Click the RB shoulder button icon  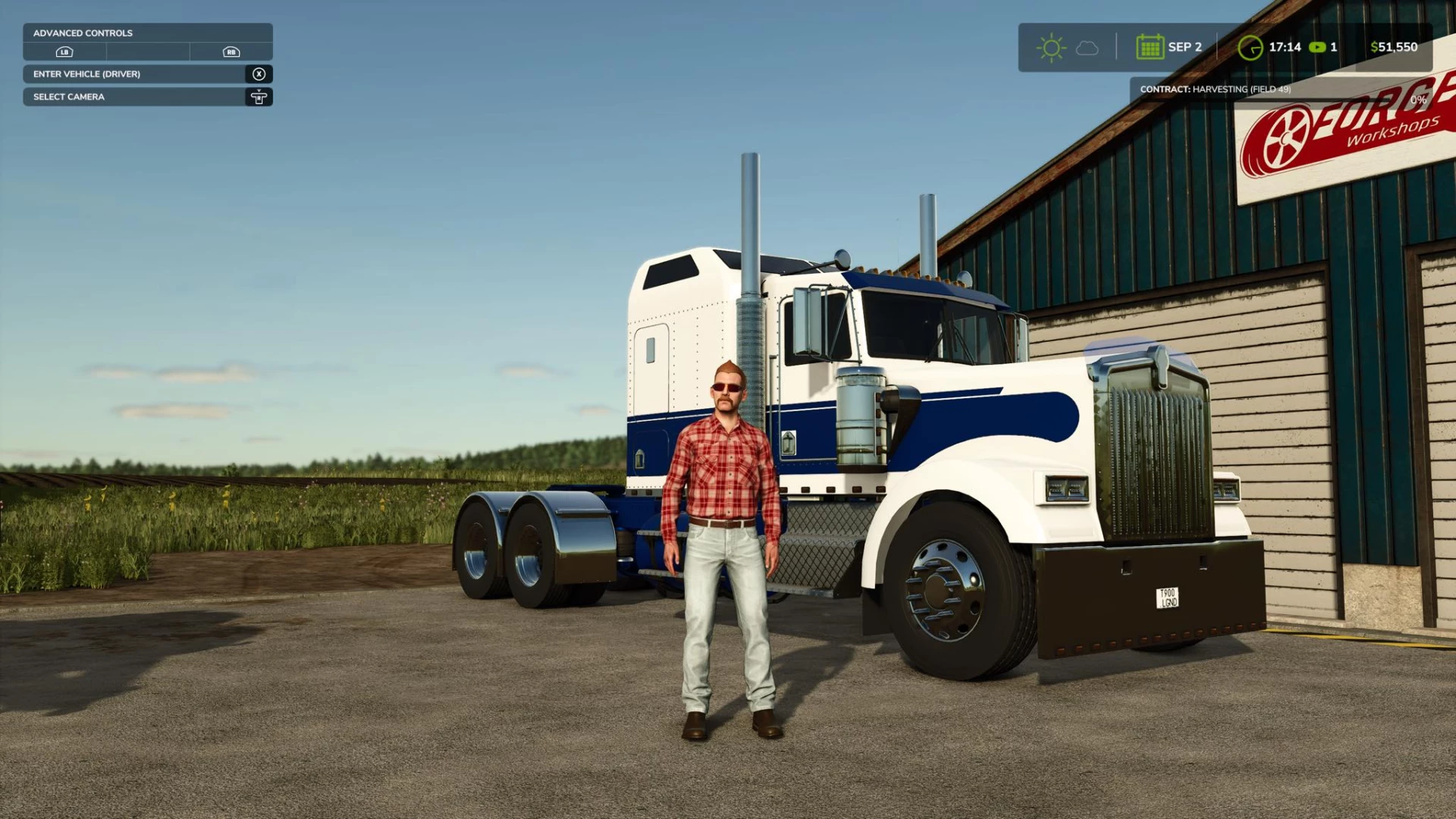[231, 52]
